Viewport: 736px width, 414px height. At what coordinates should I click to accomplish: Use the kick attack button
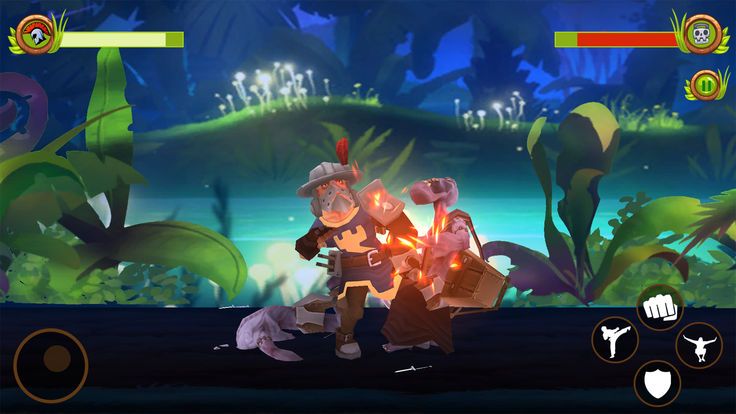click(x=614, y=340)
